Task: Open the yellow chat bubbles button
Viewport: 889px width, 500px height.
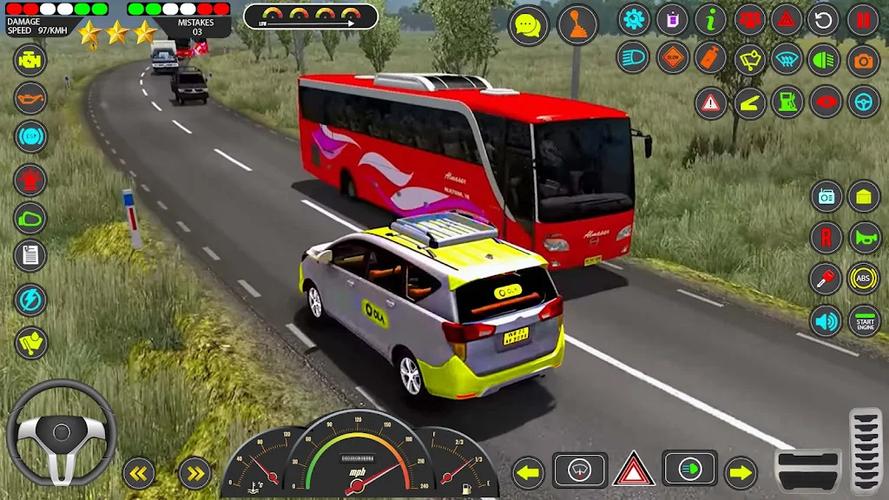Action: pyautogui.click(x=529, y=25)
